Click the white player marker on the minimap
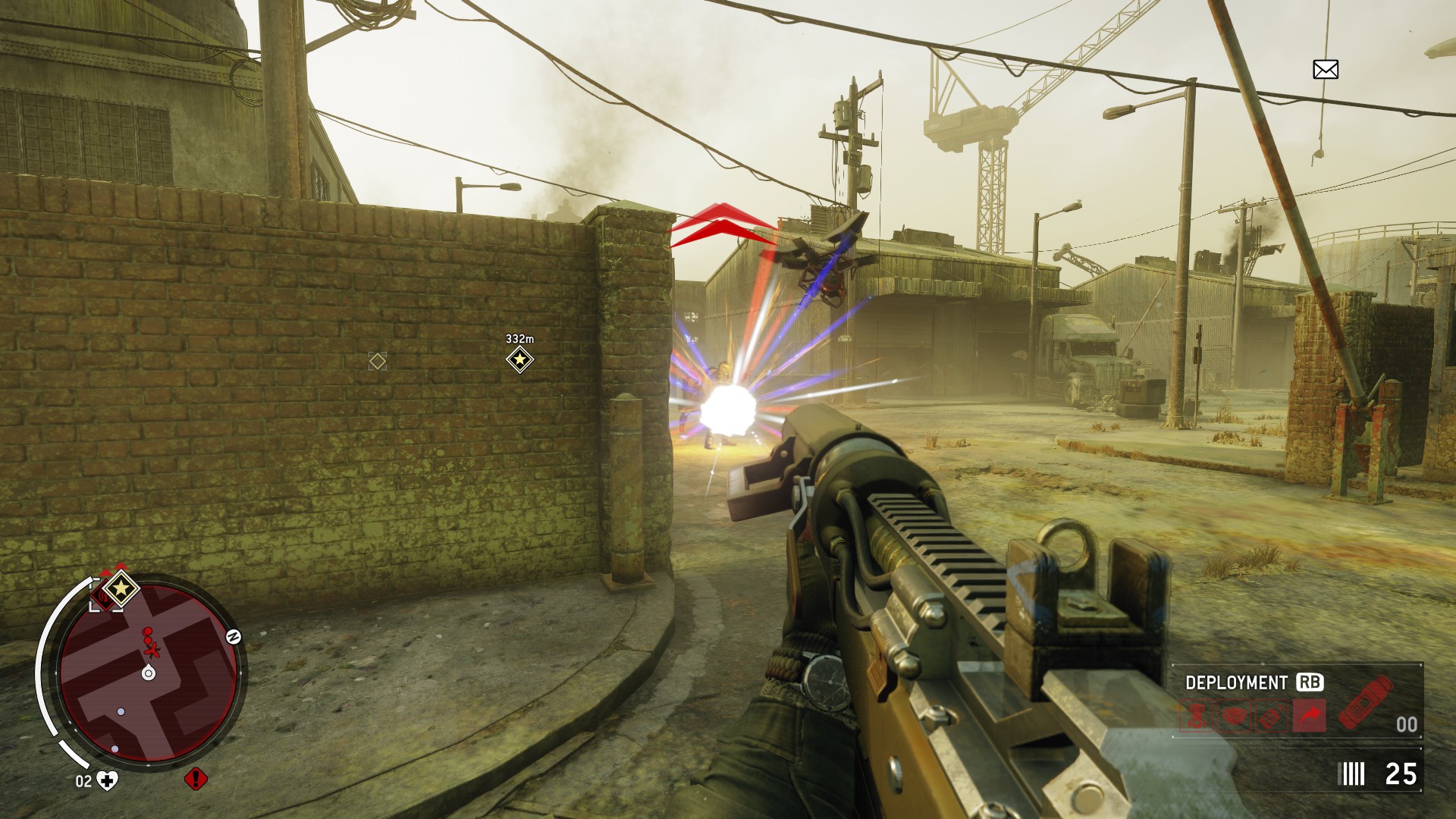Image resolution: width=1456 pixels, height=819 pixels. pyautogui.click(x=149, y=673)
